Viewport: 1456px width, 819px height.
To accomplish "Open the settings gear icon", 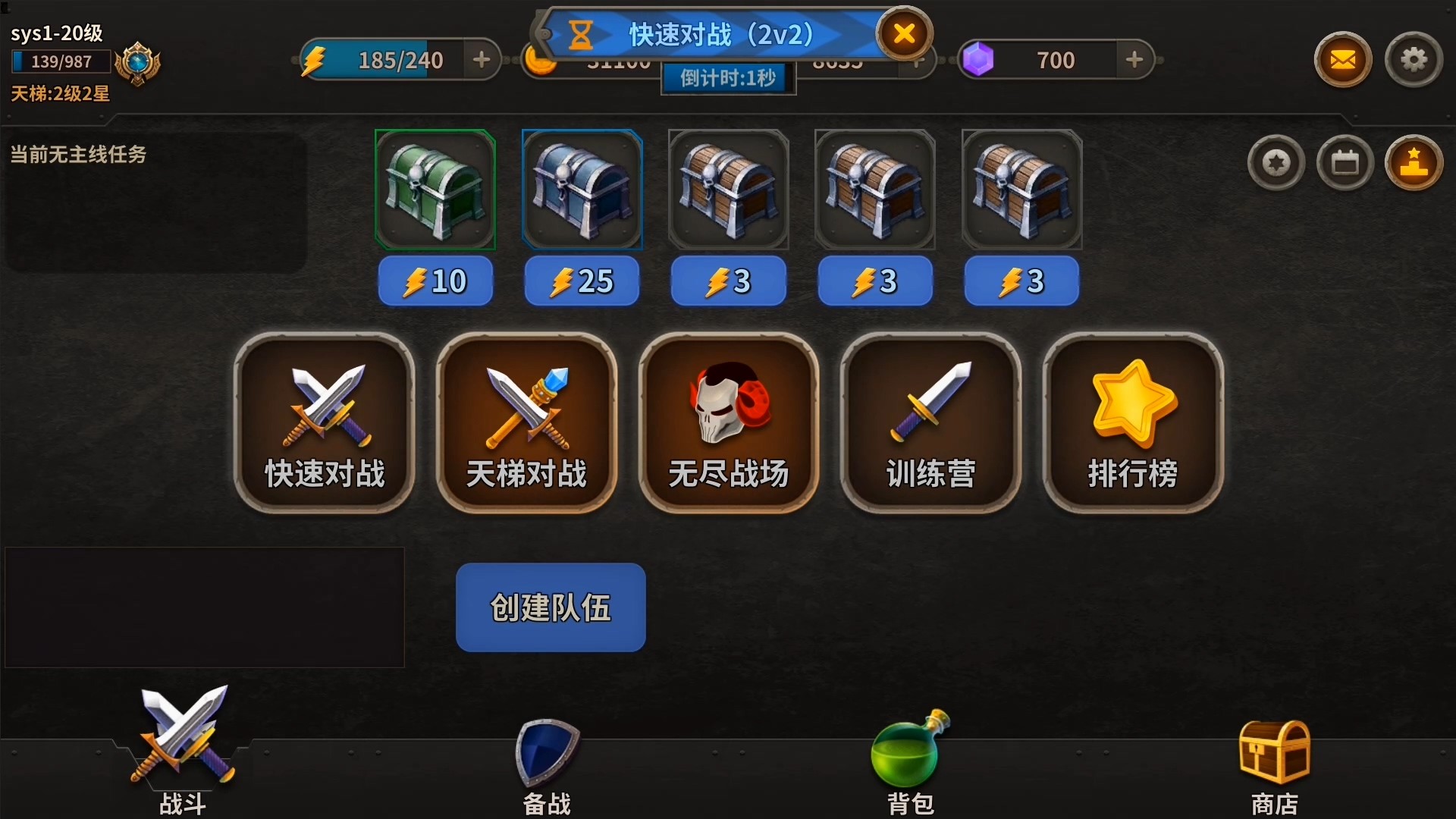I will coord(1415,59).
